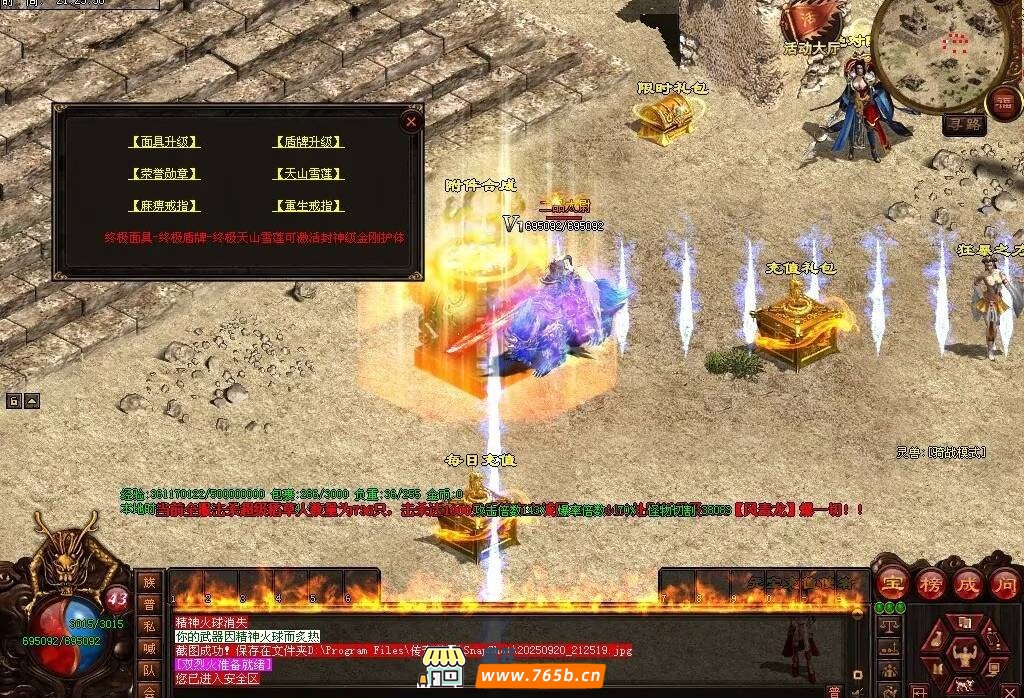This screenshot has height=698, width=1024.
Task: Open the 重生戒指 rebirth ring option
Action: [x=308, y=206]
